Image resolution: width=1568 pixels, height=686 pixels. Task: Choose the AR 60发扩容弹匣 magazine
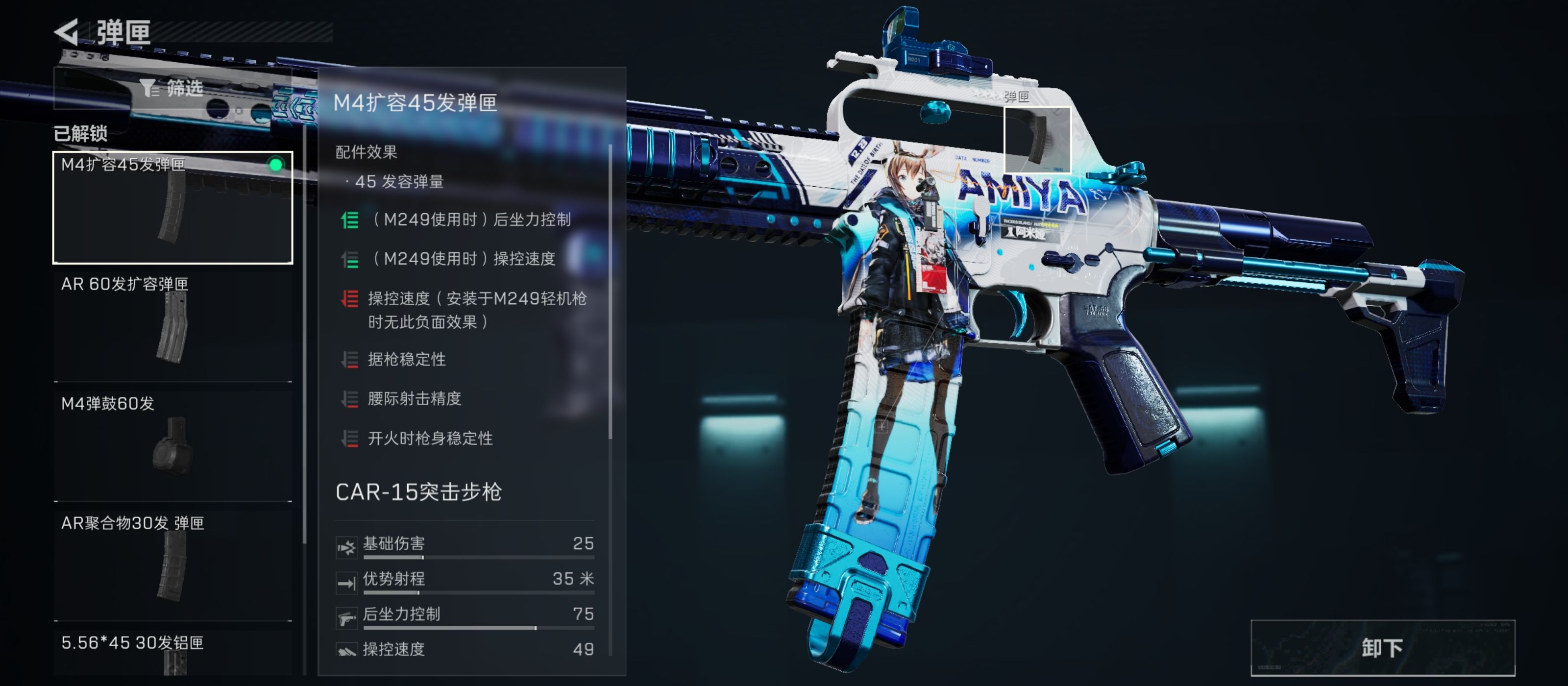(x=173, y=327)
